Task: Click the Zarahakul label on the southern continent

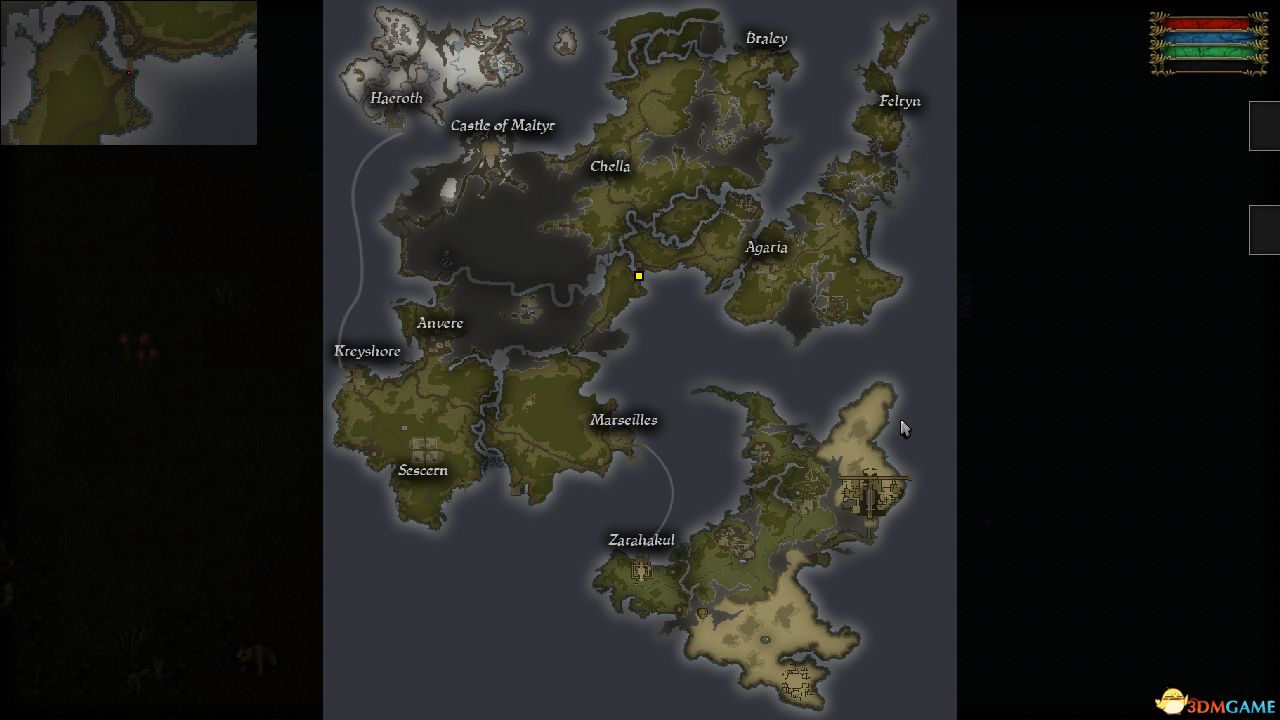Action: (x=642, y=539)
